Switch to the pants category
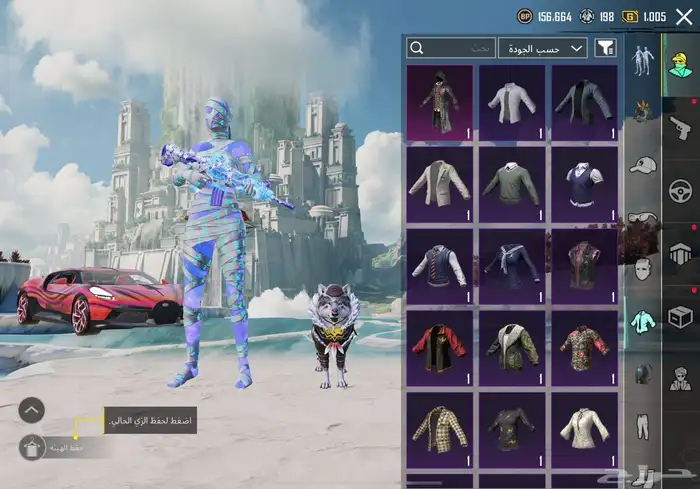This screenshot has height=489, width=700. tap(642, 423)
